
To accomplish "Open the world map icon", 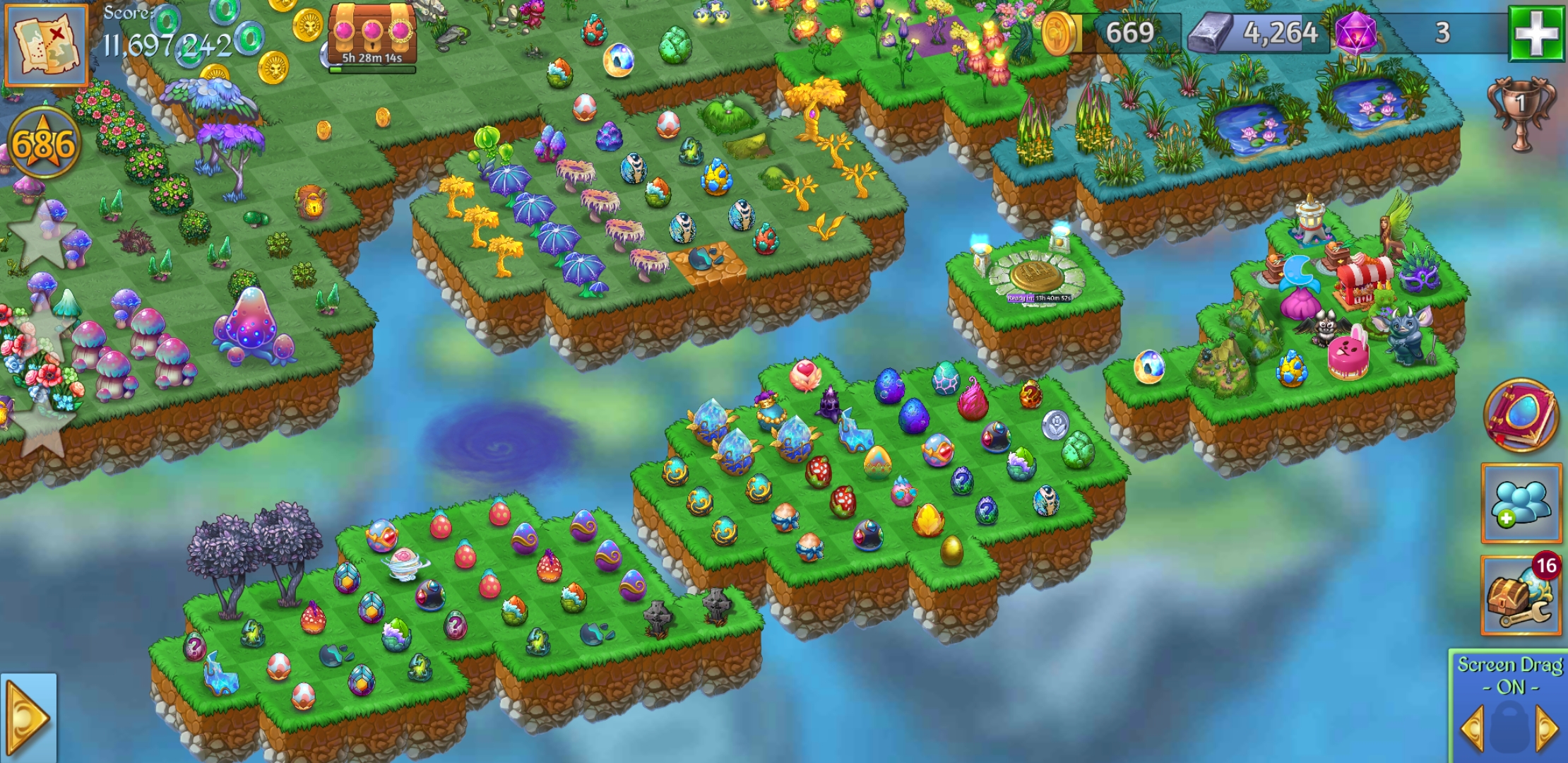I will [x=48, y=46].
